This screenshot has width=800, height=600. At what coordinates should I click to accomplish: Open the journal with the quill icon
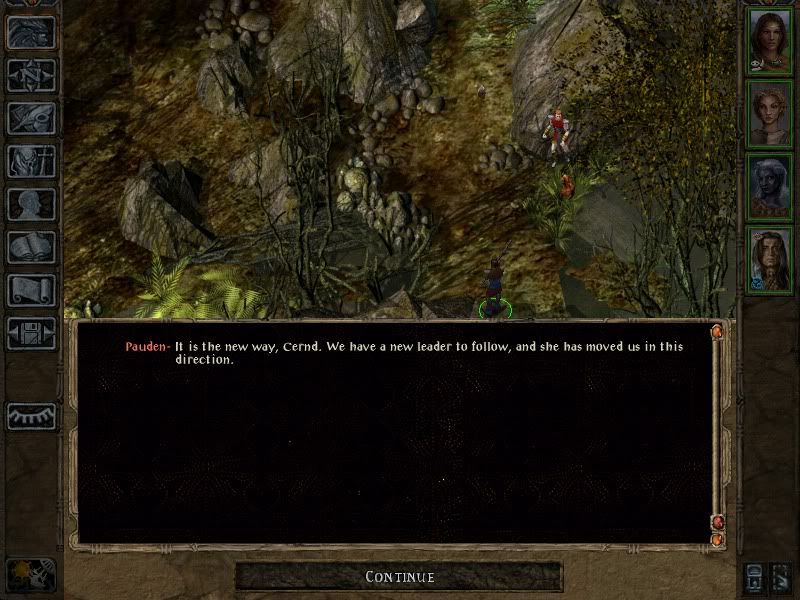tap(31, 118)
